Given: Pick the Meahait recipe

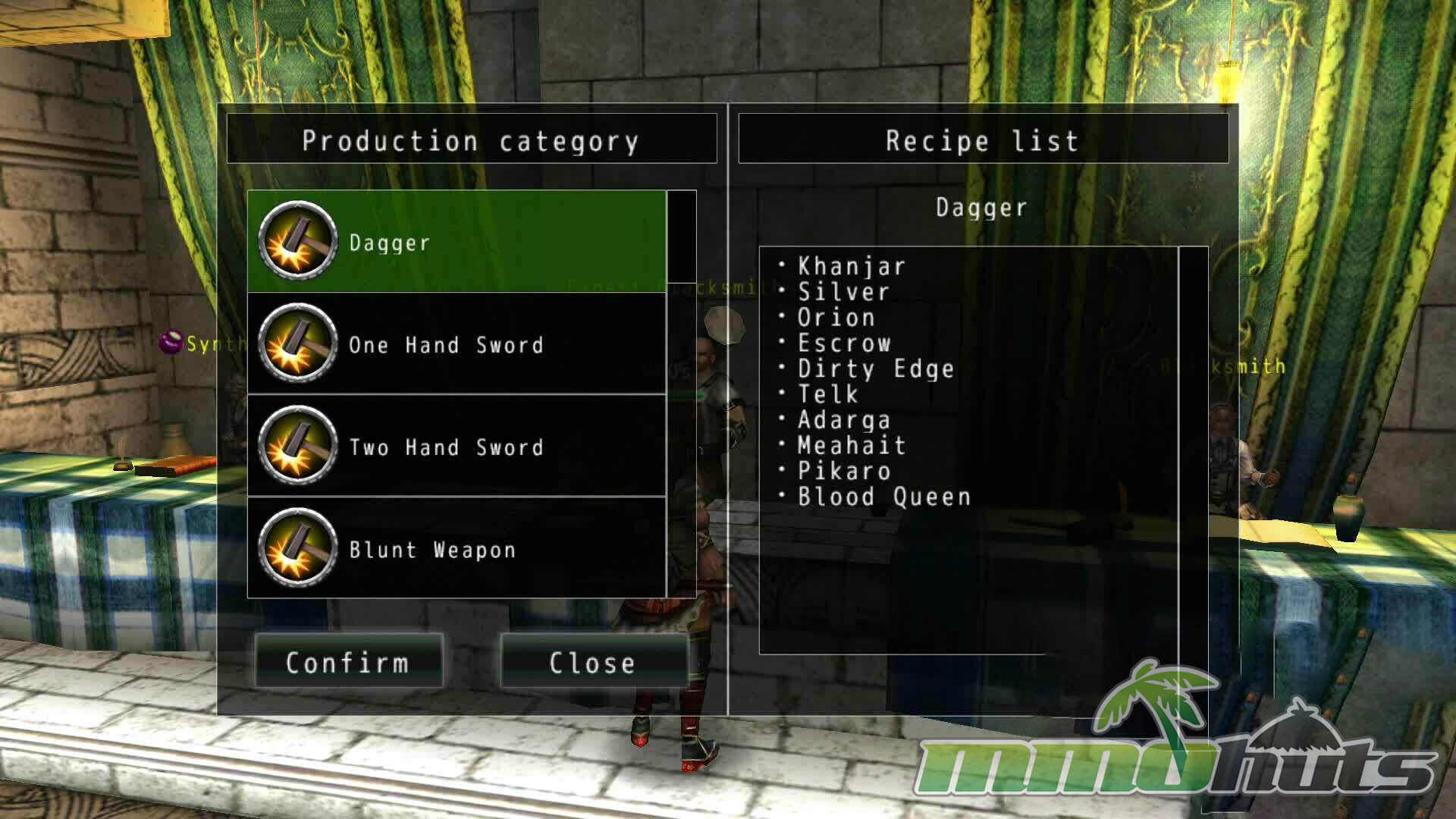Looking at the screenshot, I should pos(851,446).
